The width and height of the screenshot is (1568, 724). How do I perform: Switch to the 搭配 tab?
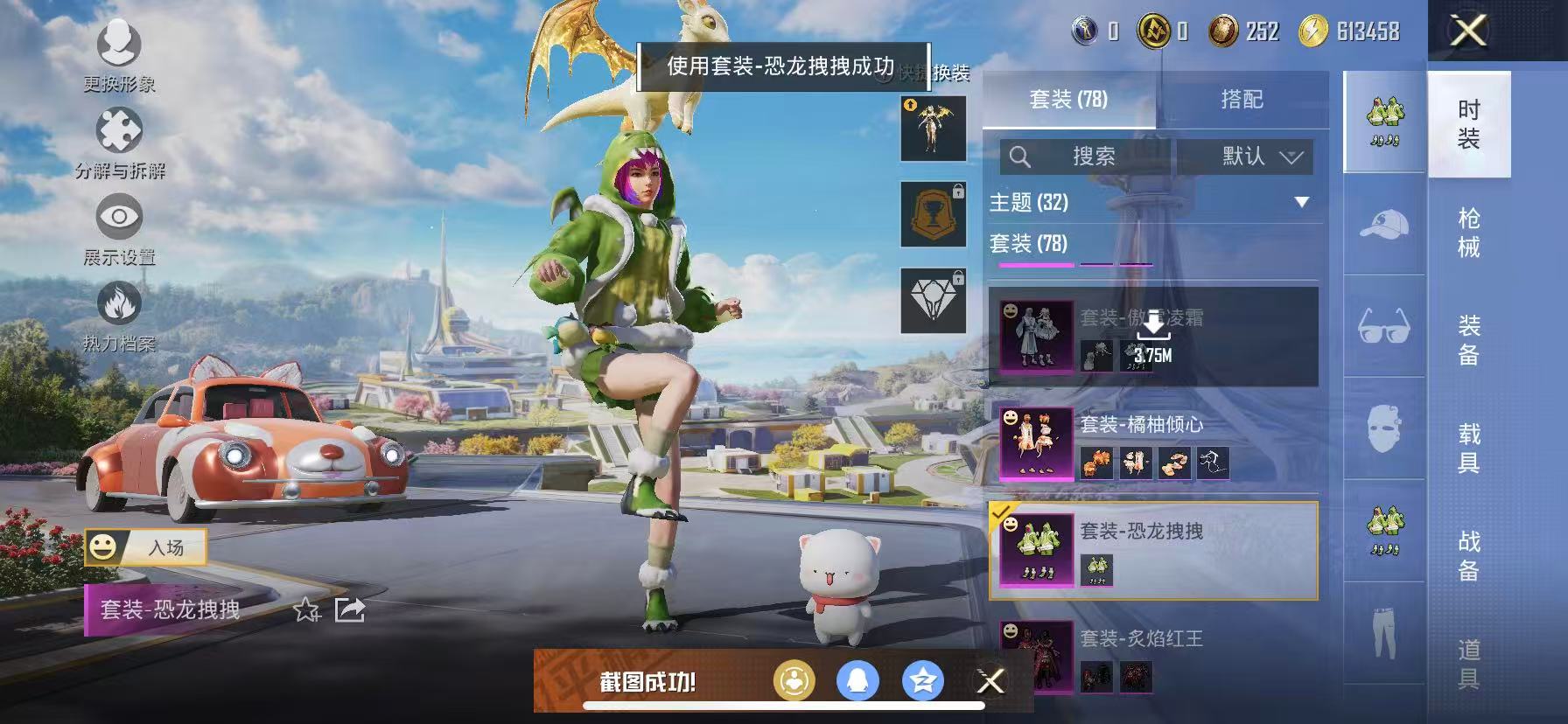pos(1242,100)
